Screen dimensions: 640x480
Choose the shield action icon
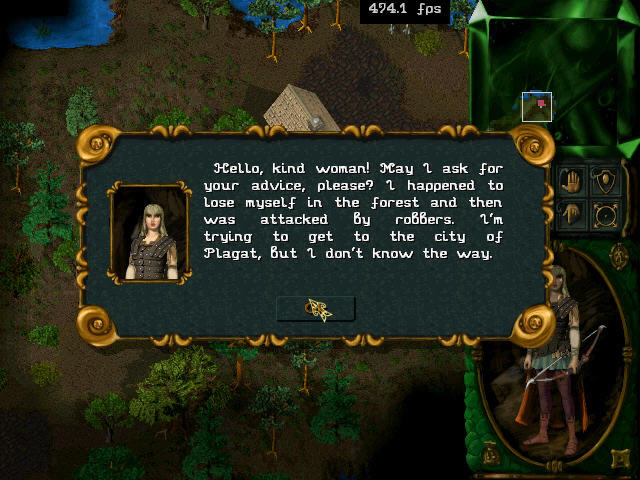tap(605, 182)
